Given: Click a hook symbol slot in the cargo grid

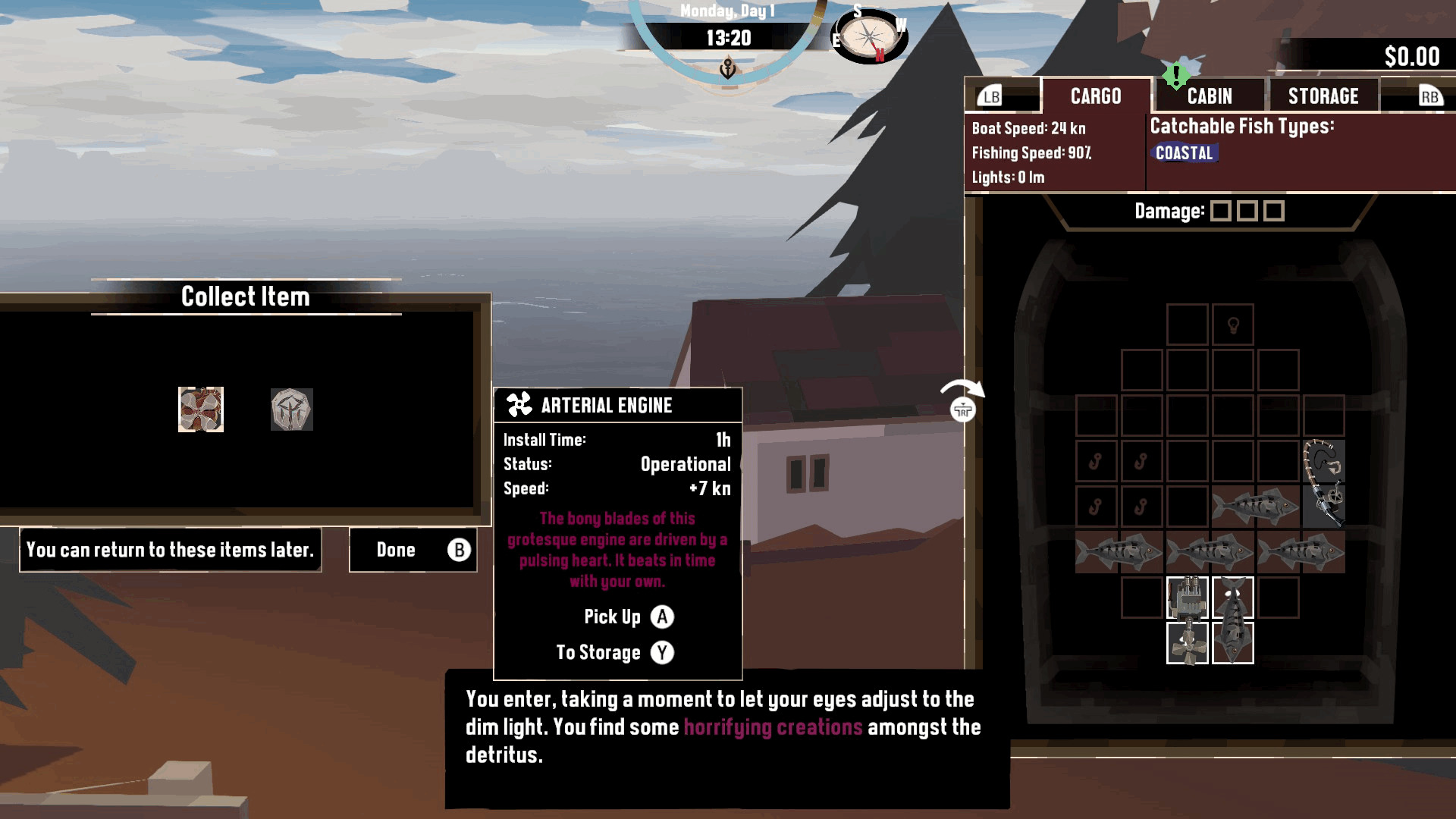Looking at the screenshot, I should click(1097, 461).
